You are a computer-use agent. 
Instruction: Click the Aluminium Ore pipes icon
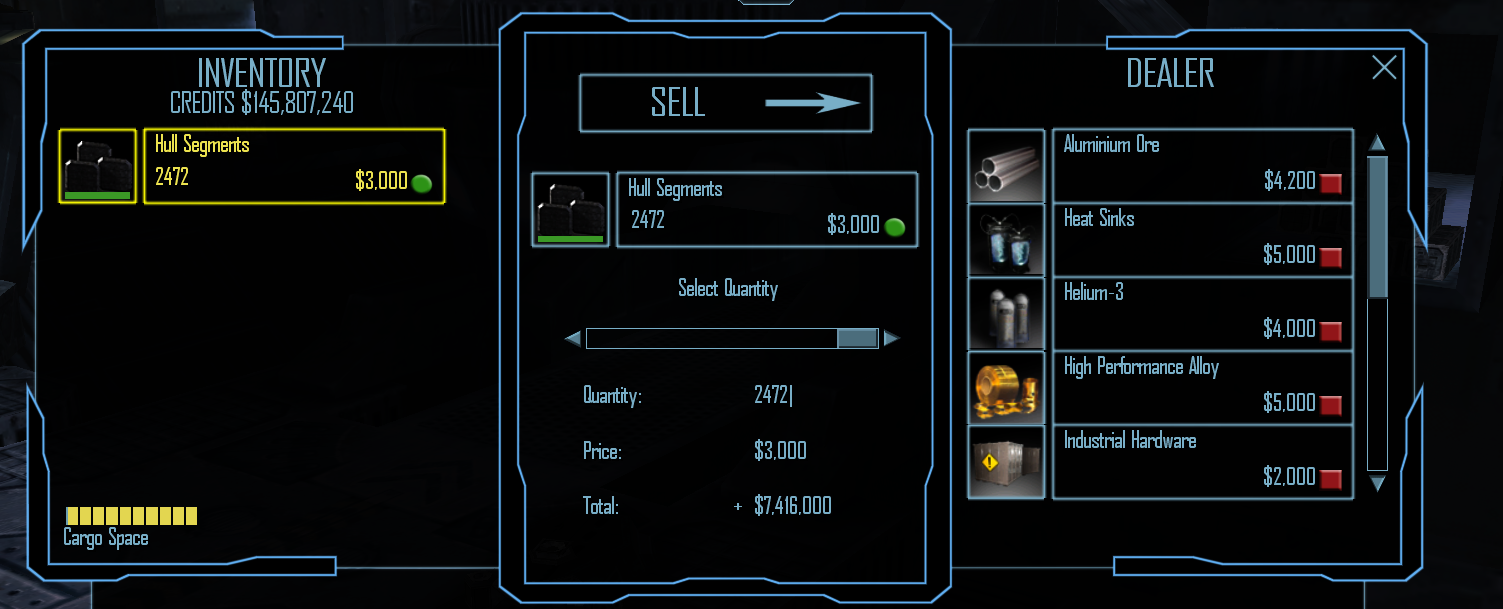click(1006, 166)
